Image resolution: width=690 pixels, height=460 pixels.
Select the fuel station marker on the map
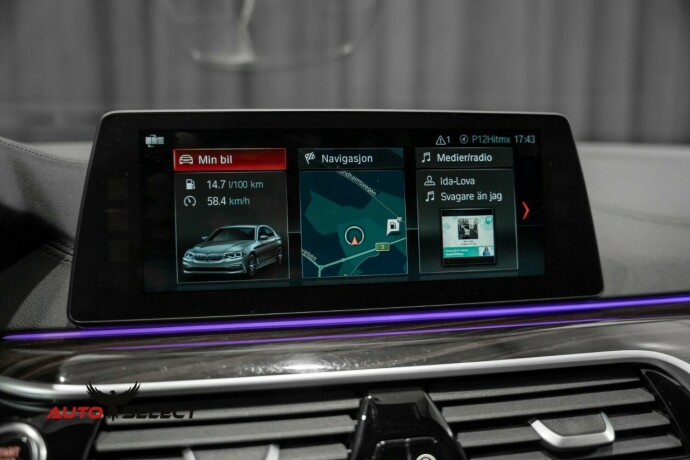tap(393, 225)
